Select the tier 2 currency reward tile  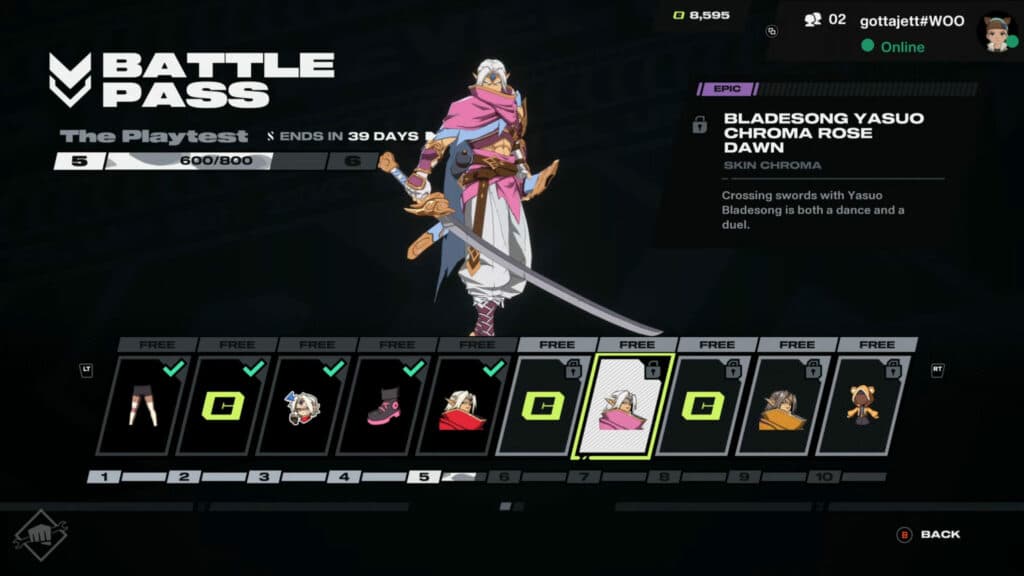[224, 406]
